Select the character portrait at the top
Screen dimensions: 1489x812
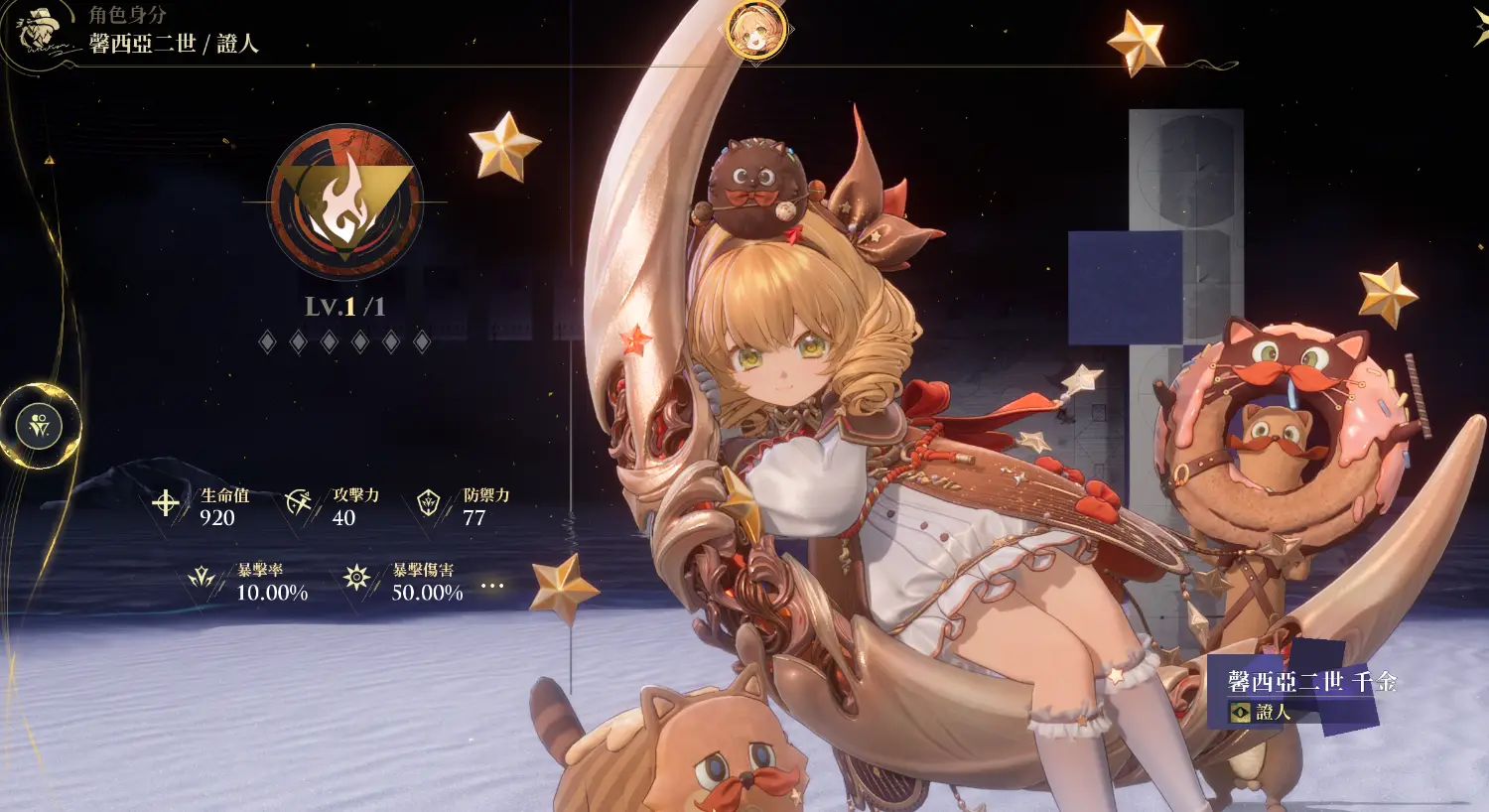tap(755, 31)
